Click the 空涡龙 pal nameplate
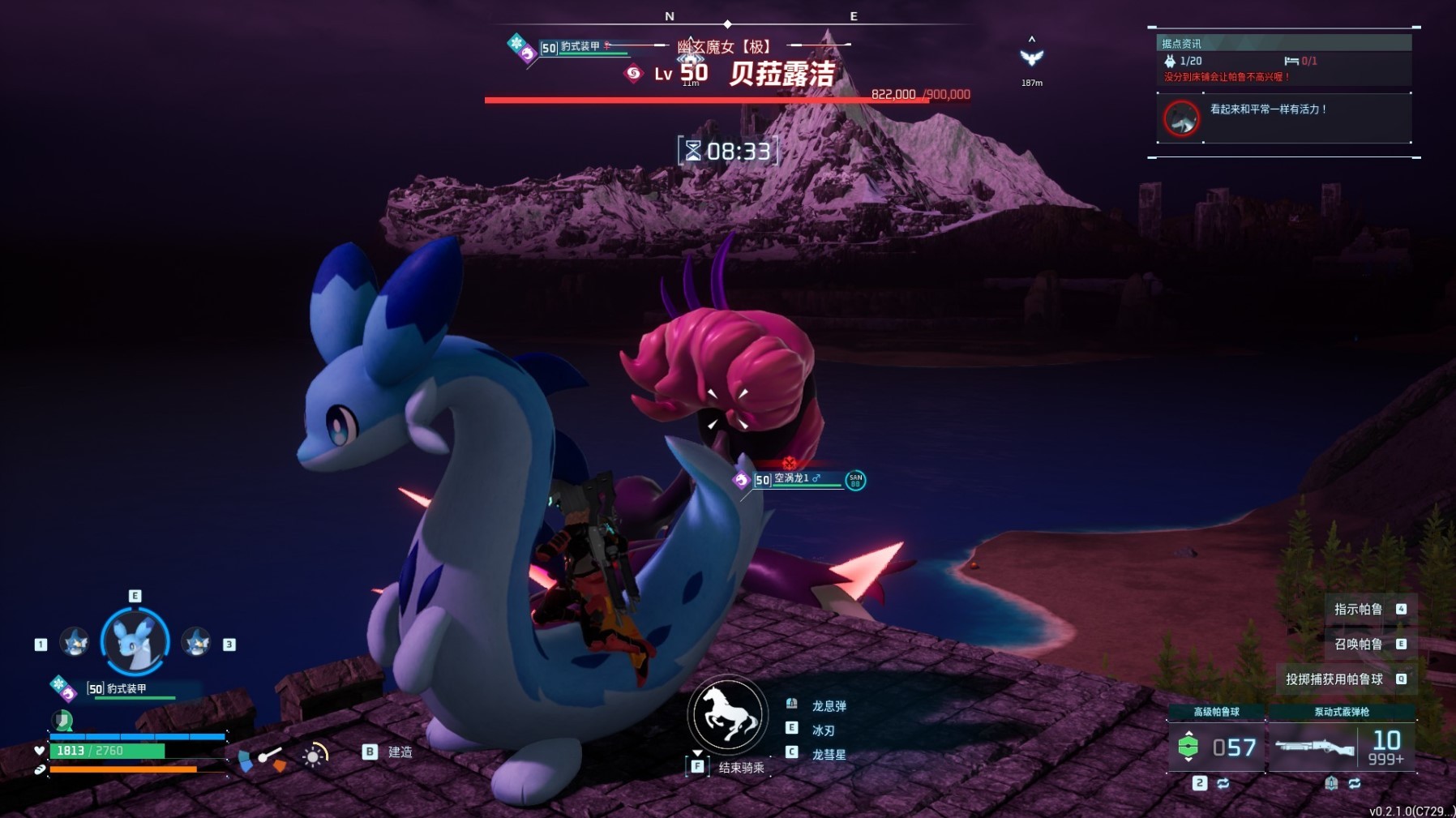Viewport: 1456px width, 818px height. coord(798,479)
